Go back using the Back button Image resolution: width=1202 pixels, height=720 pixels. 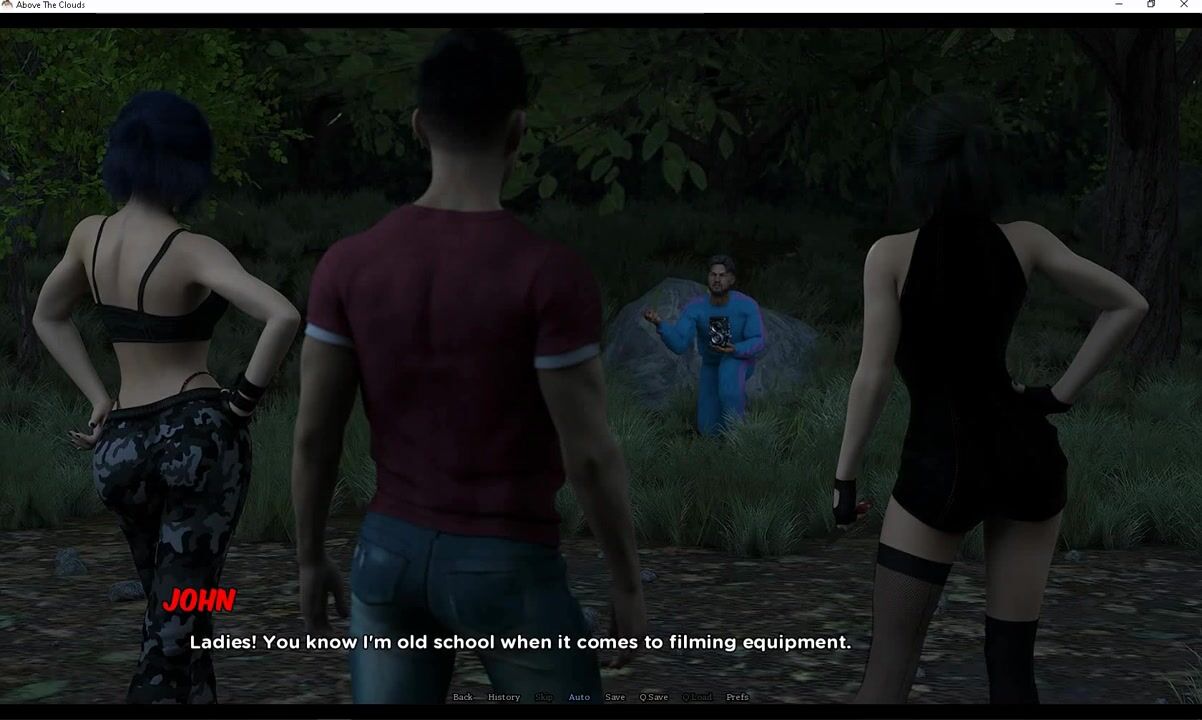pos(463,697)
